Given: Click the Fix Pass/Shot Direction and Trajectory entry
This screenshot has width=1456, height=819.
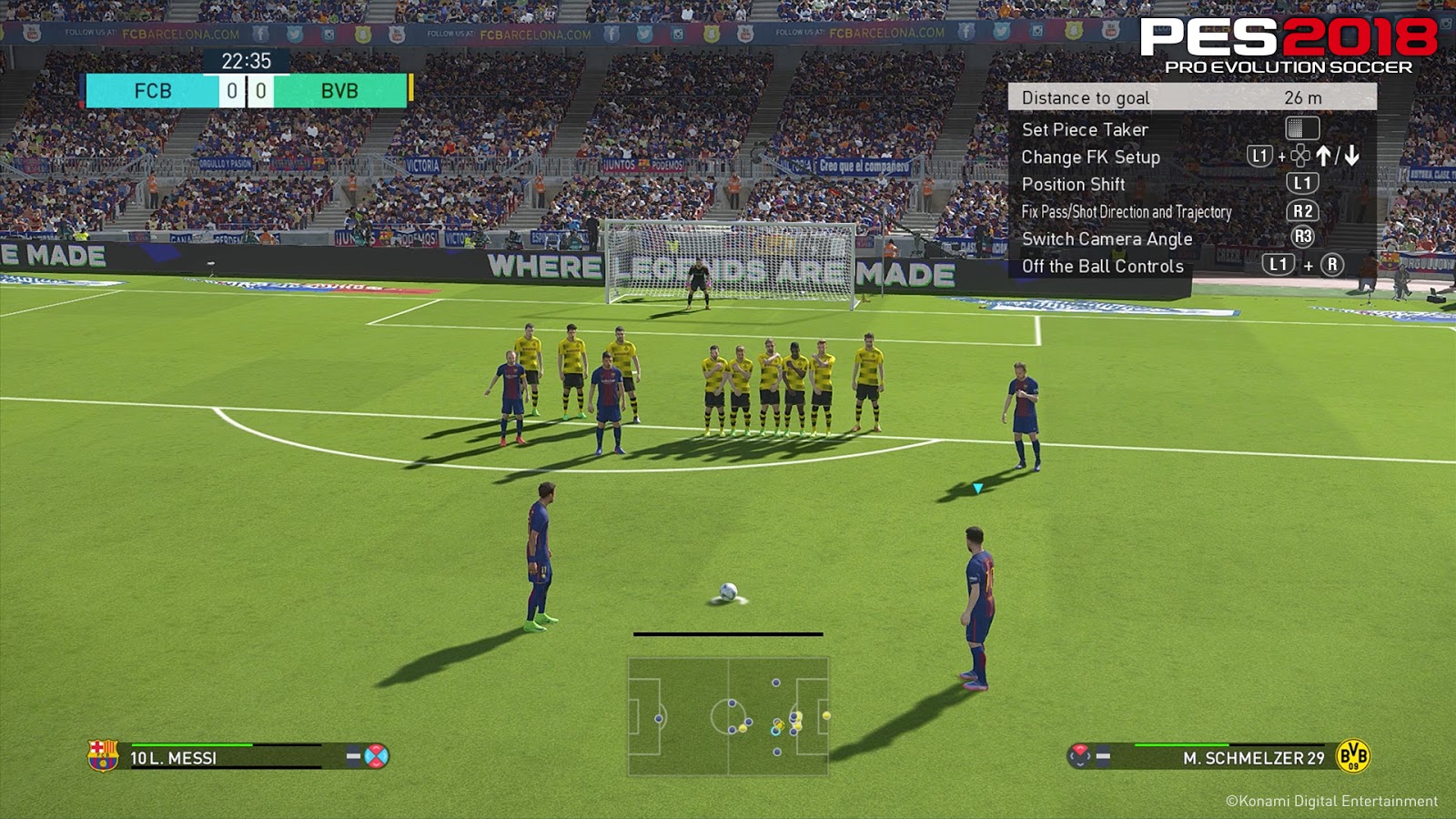Looking at the screenshot, I should [x=1128, y=211].
